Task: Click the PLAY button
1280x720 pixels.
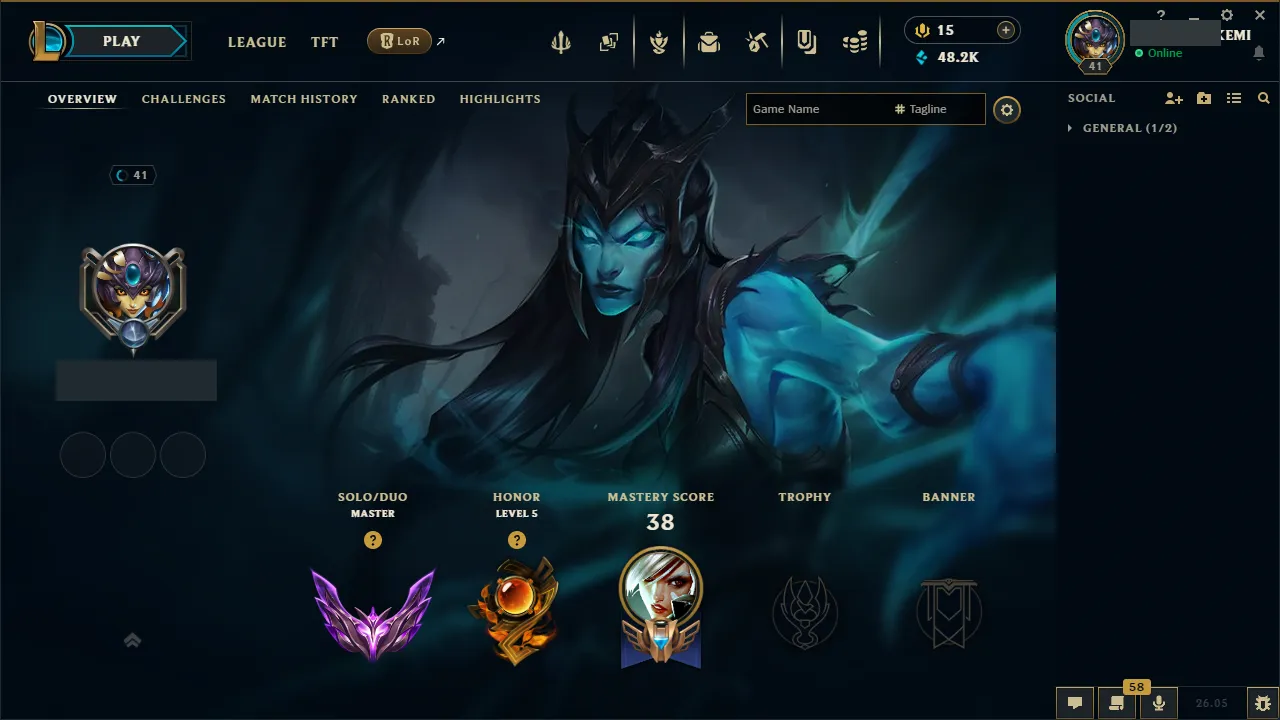Action: tap(121, 41)
